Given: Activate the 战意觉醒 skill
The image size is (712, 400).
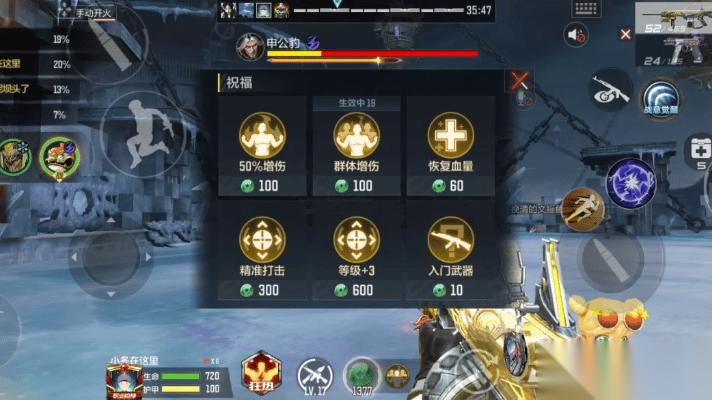Looking at the screenshot, I should pos(660,97).
